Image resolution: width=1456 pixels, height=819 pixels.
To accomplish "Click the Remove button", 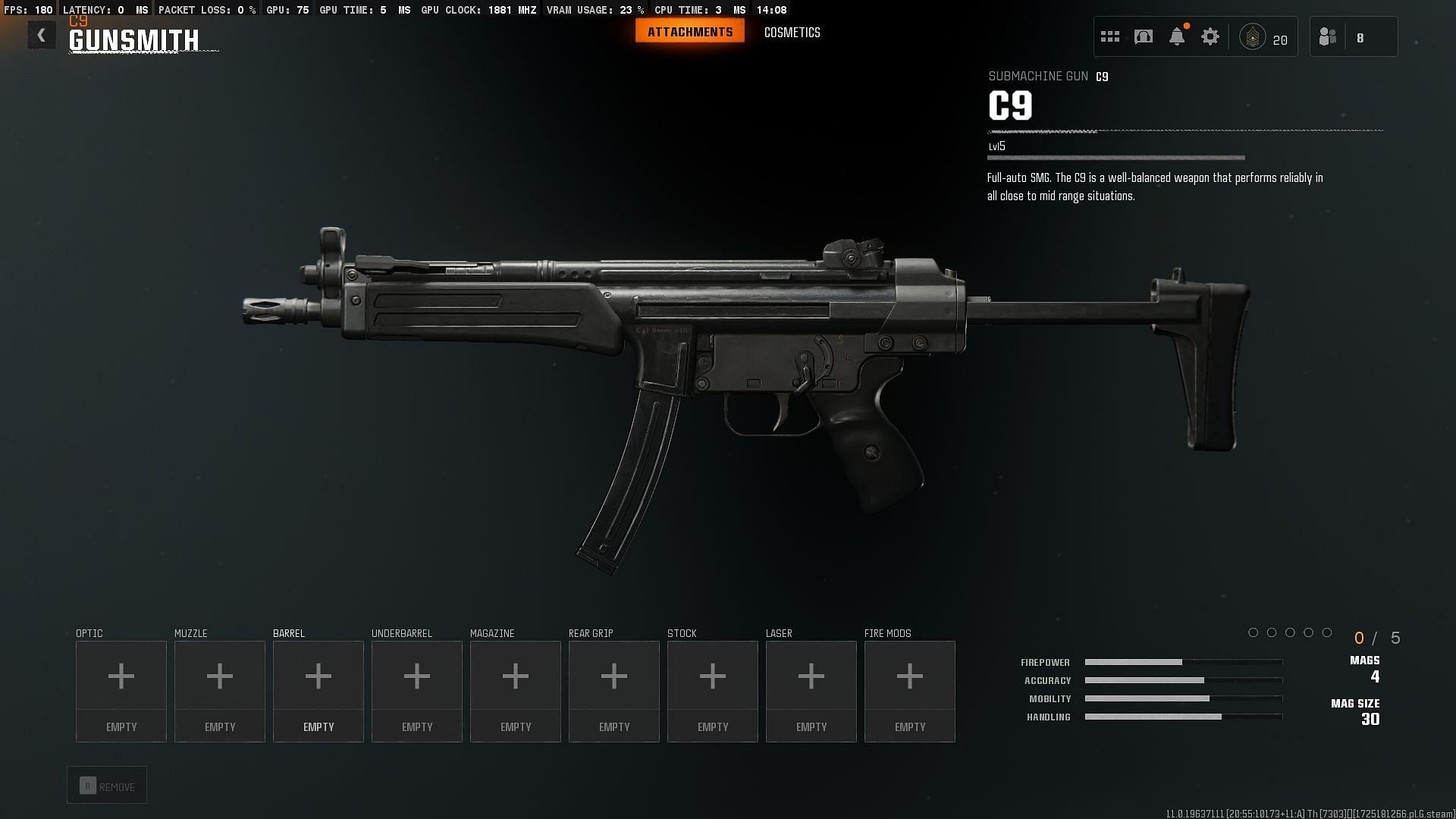I will click(107, 786).
